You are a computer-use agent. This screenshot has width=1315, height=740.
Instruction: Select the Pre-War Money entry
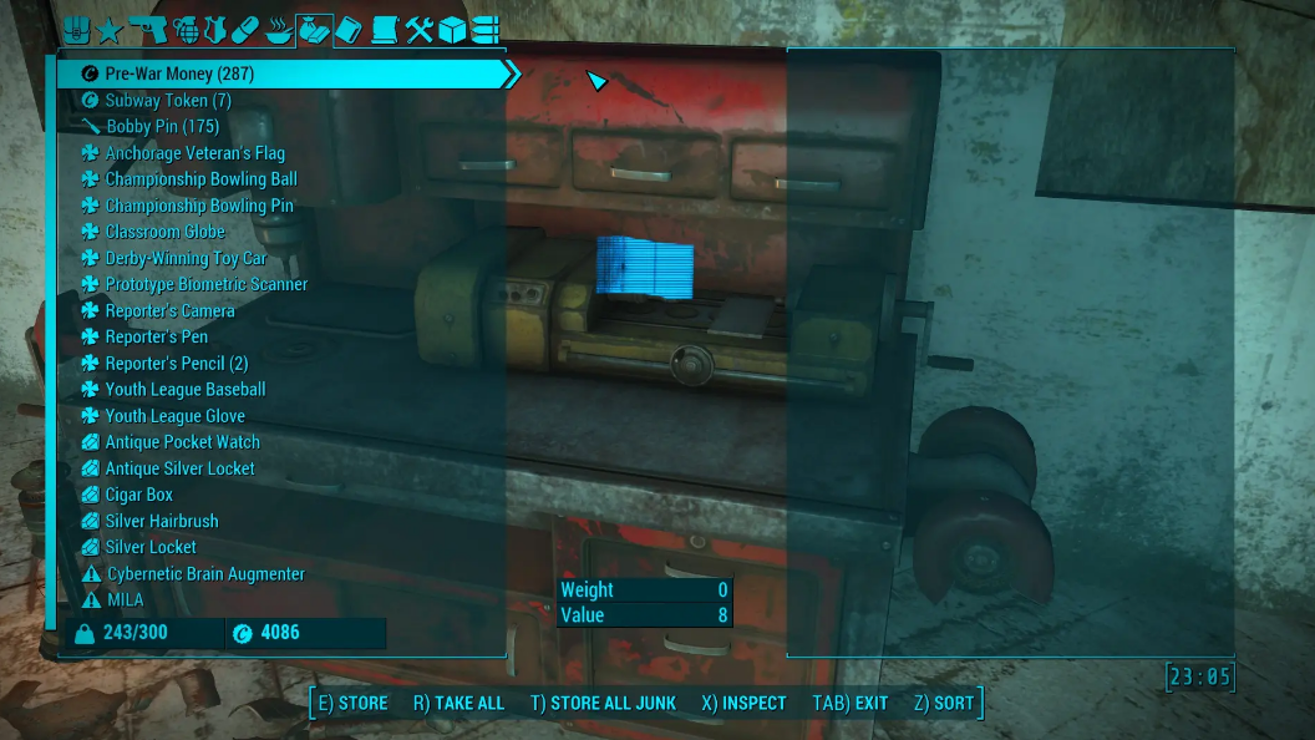tap(180, 74)
